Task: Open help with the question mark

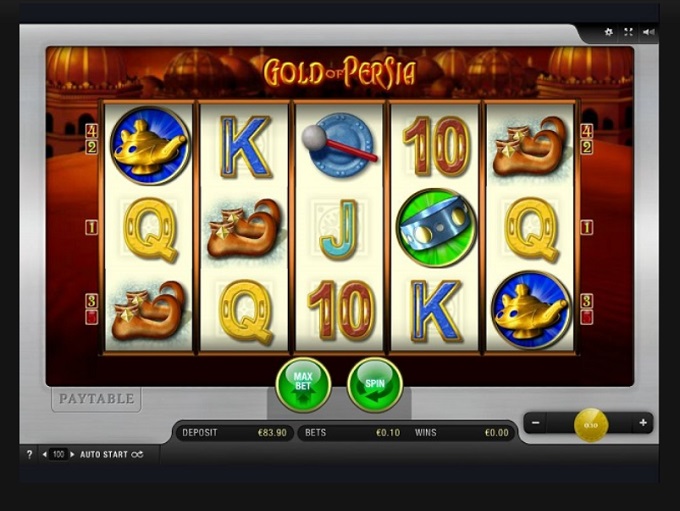Action: pyautogui.click(x=29, y=454)
